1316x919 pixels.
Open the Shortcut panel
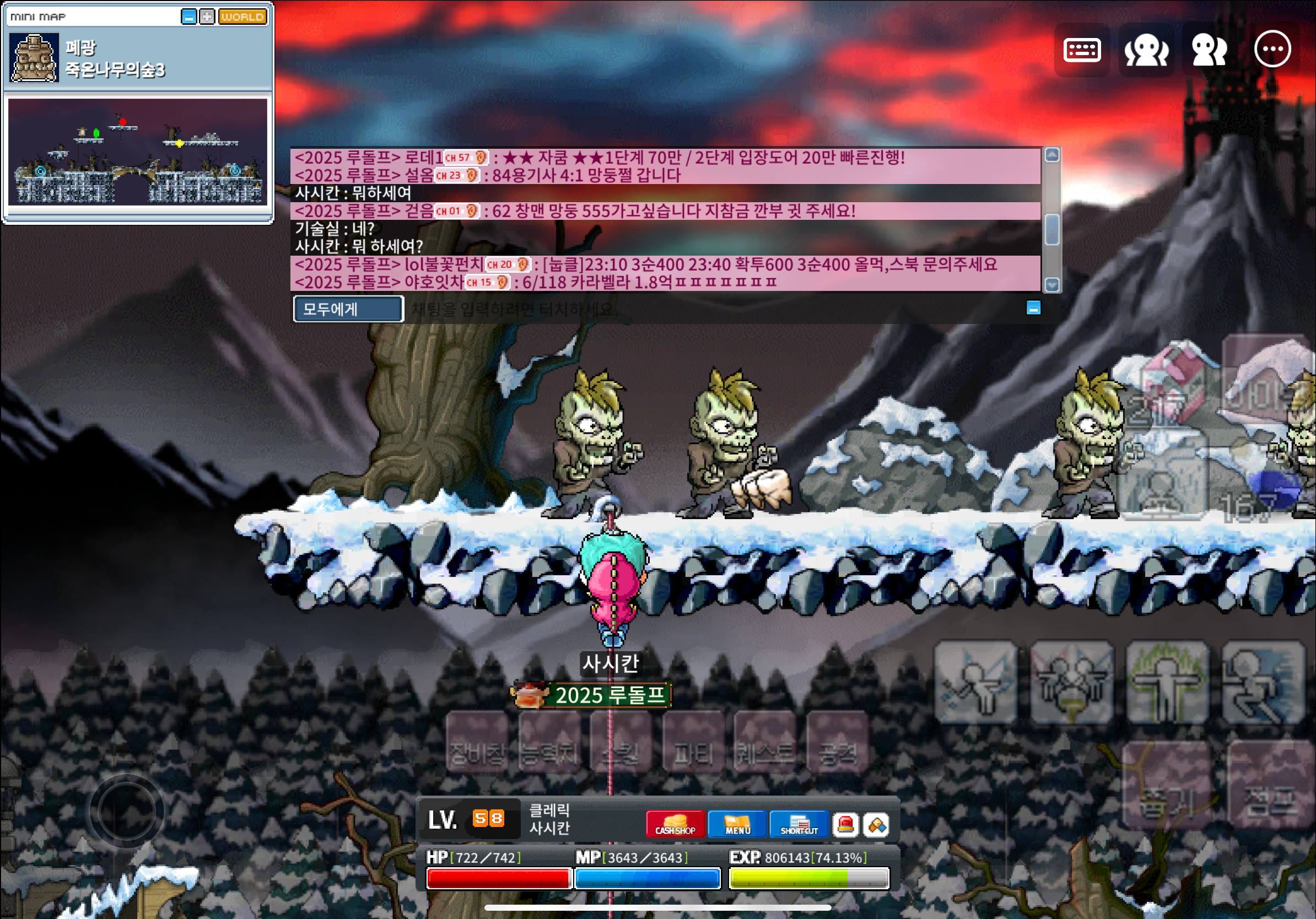pyautogui.click(x=799, y=825)
